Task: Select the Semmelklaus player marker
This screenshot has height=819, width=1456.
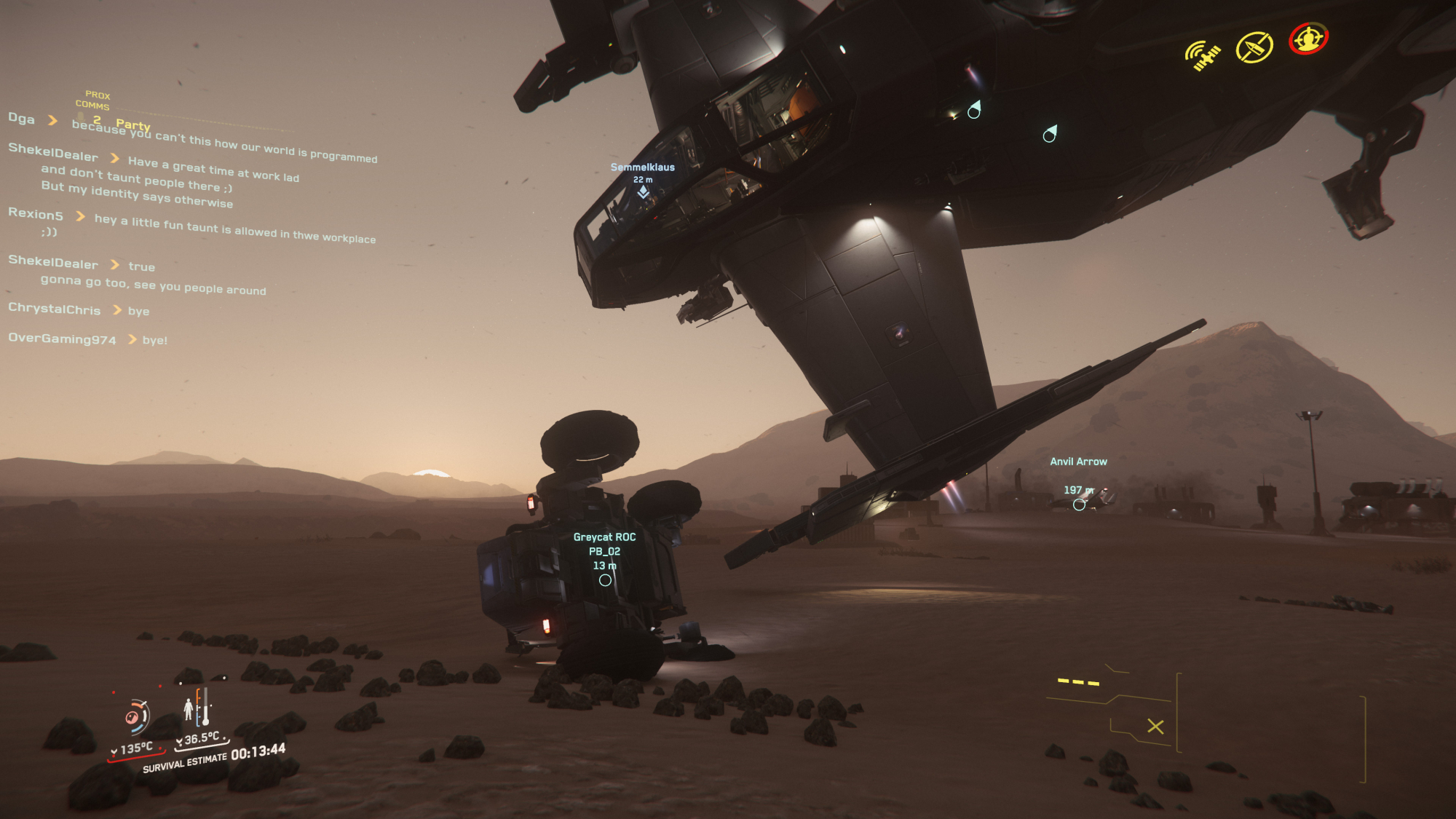Action: (x=643, y=191)
